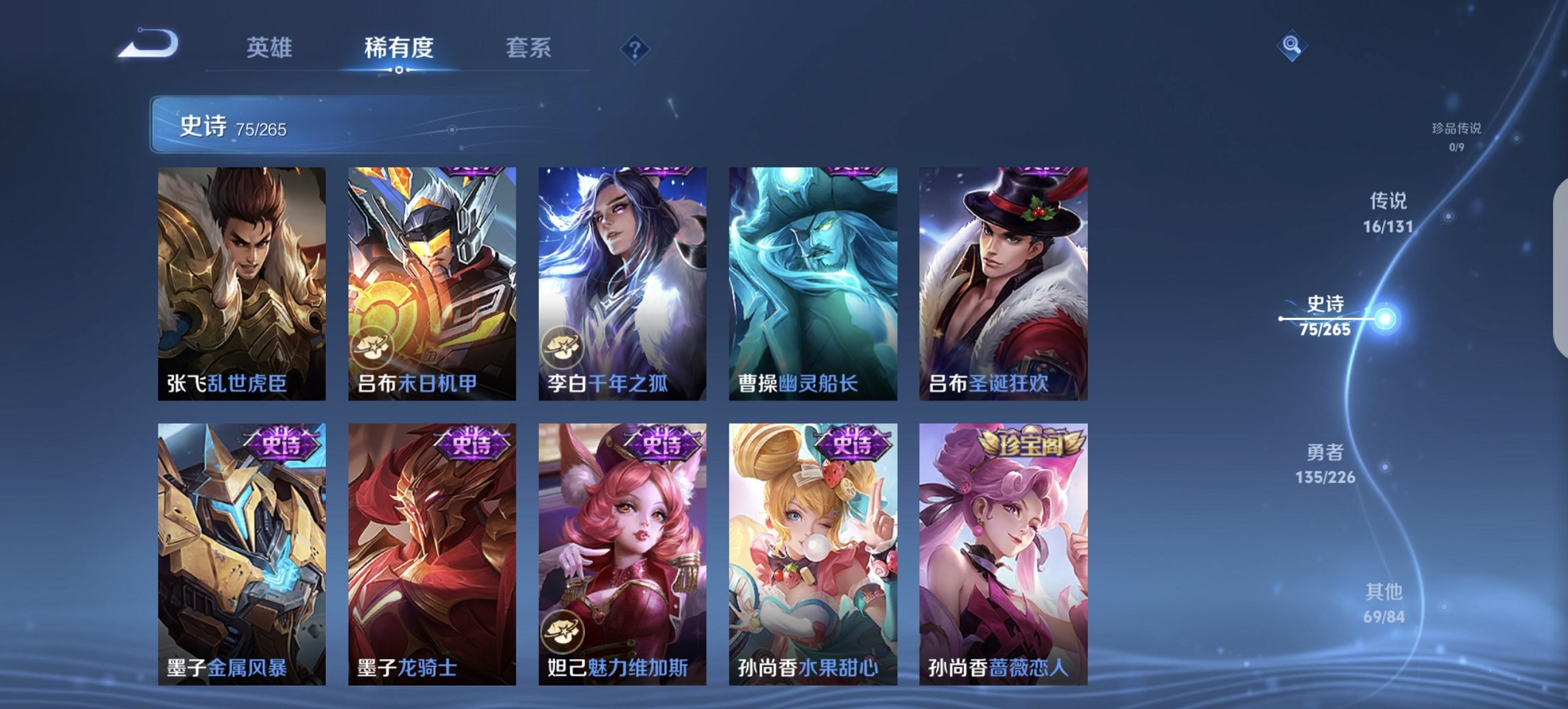Open the help question mark icon

tap(634, 49)
